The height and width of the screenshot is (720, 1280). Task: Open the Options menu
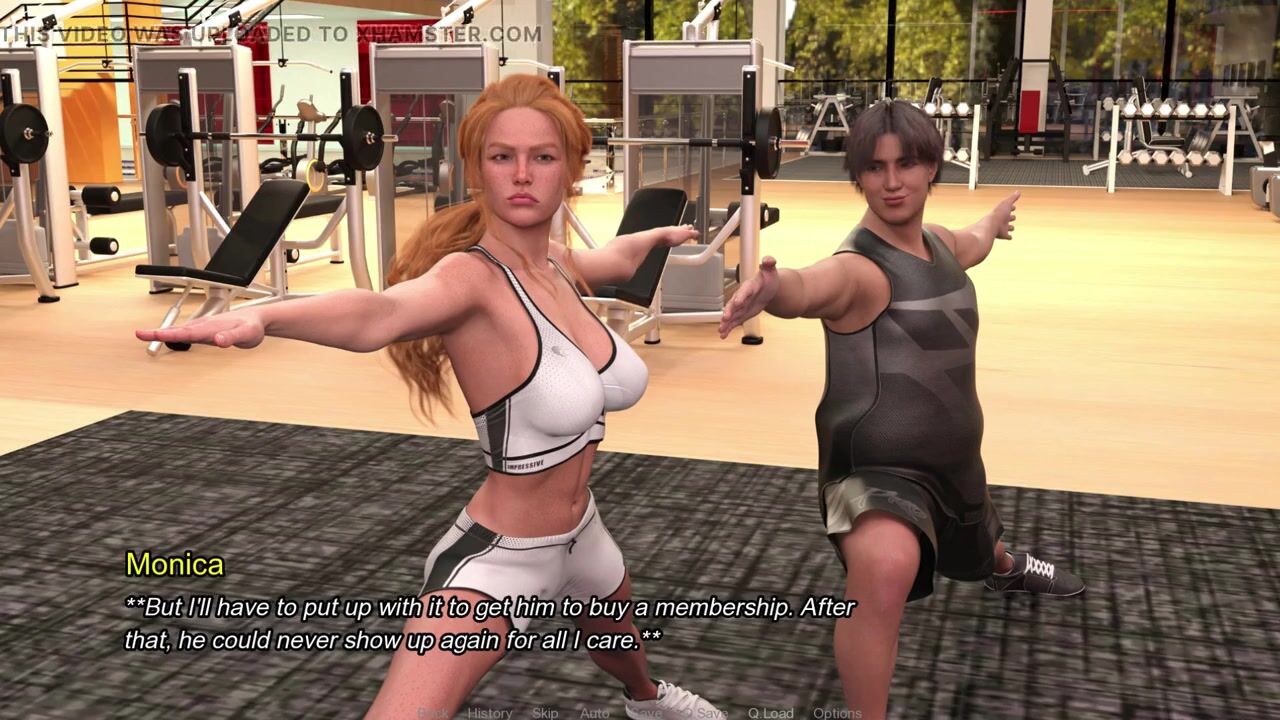[837, 713]
